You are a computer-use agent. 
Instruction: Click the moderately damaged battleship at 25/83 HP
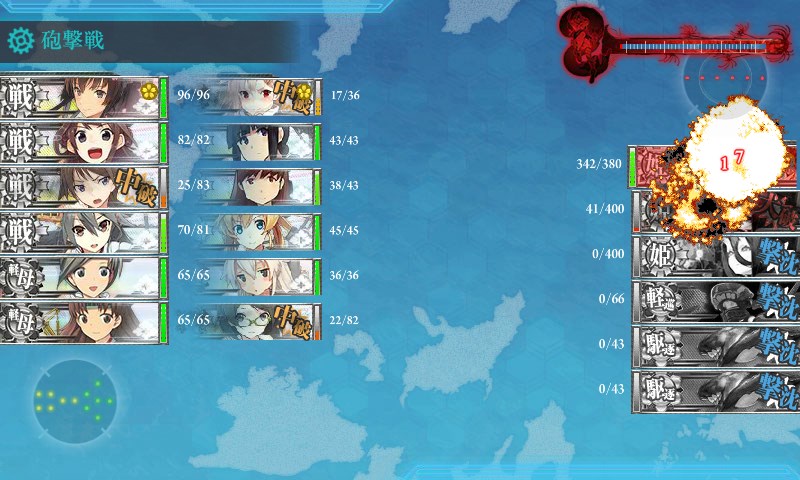click(x=82, y=188)
